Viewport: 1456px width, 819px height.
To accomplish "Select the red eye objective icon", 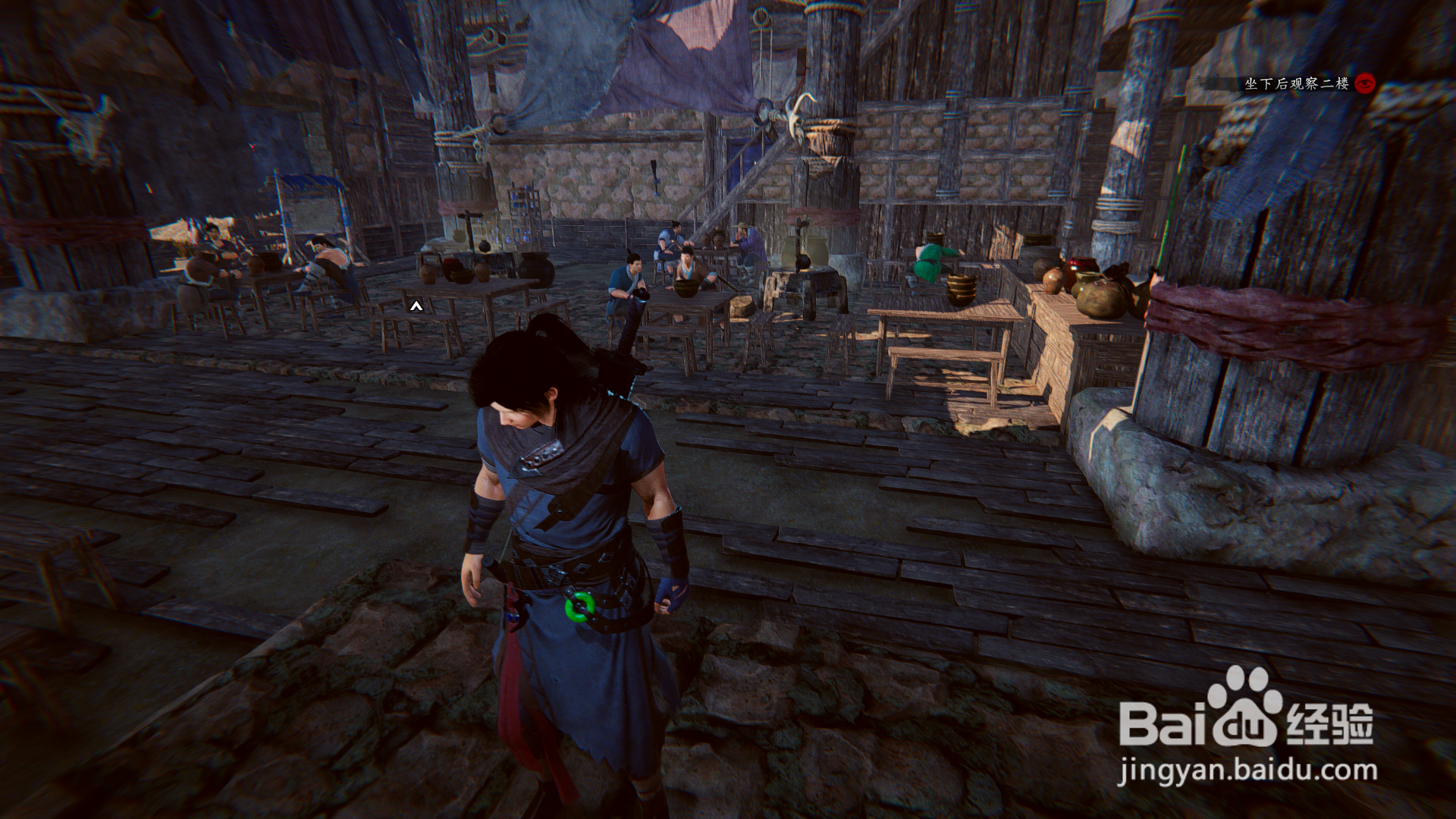I will click(x=1366, y=83).
